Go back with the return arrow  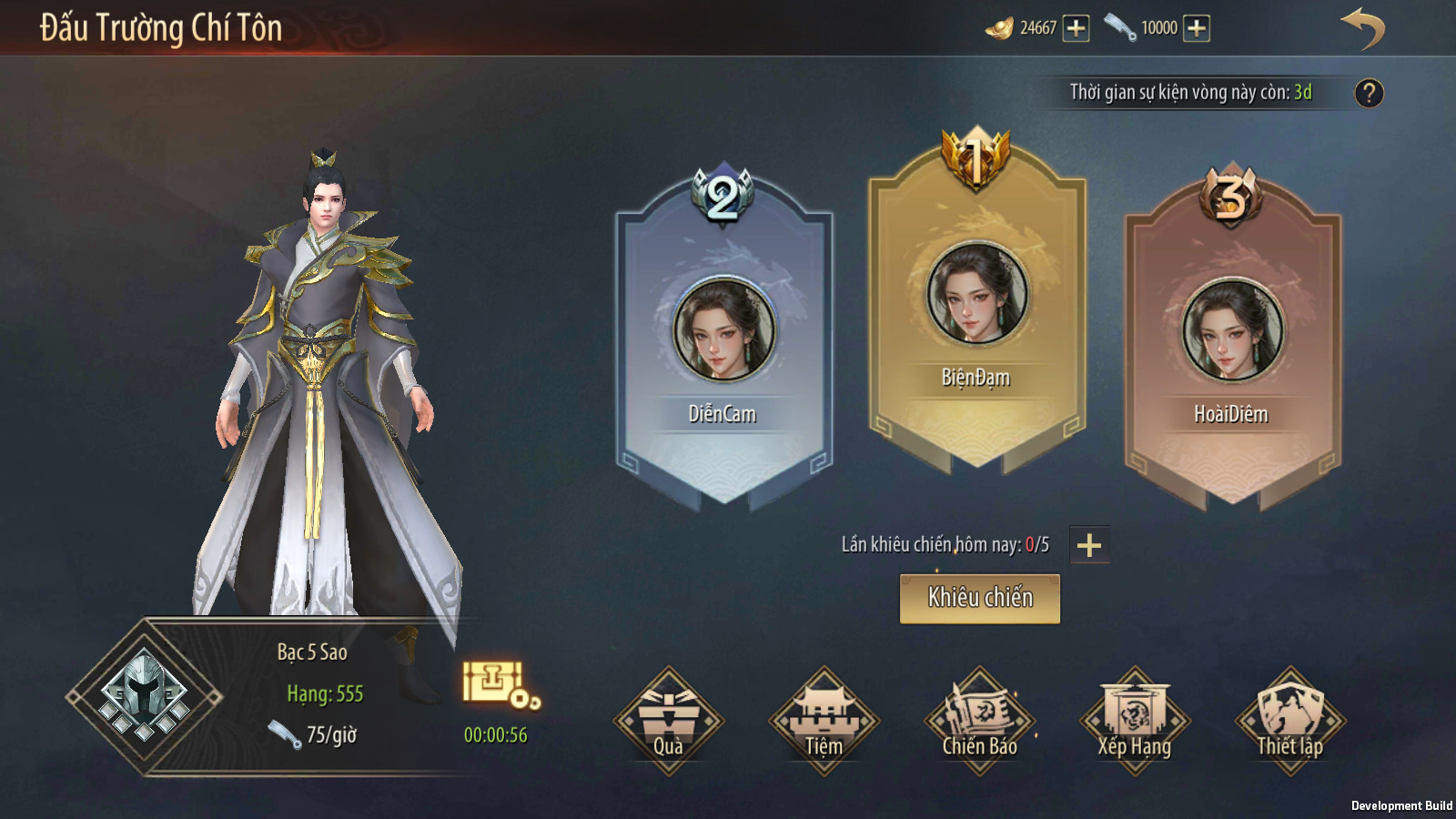pyautogui.click(x=1362, y=29)
